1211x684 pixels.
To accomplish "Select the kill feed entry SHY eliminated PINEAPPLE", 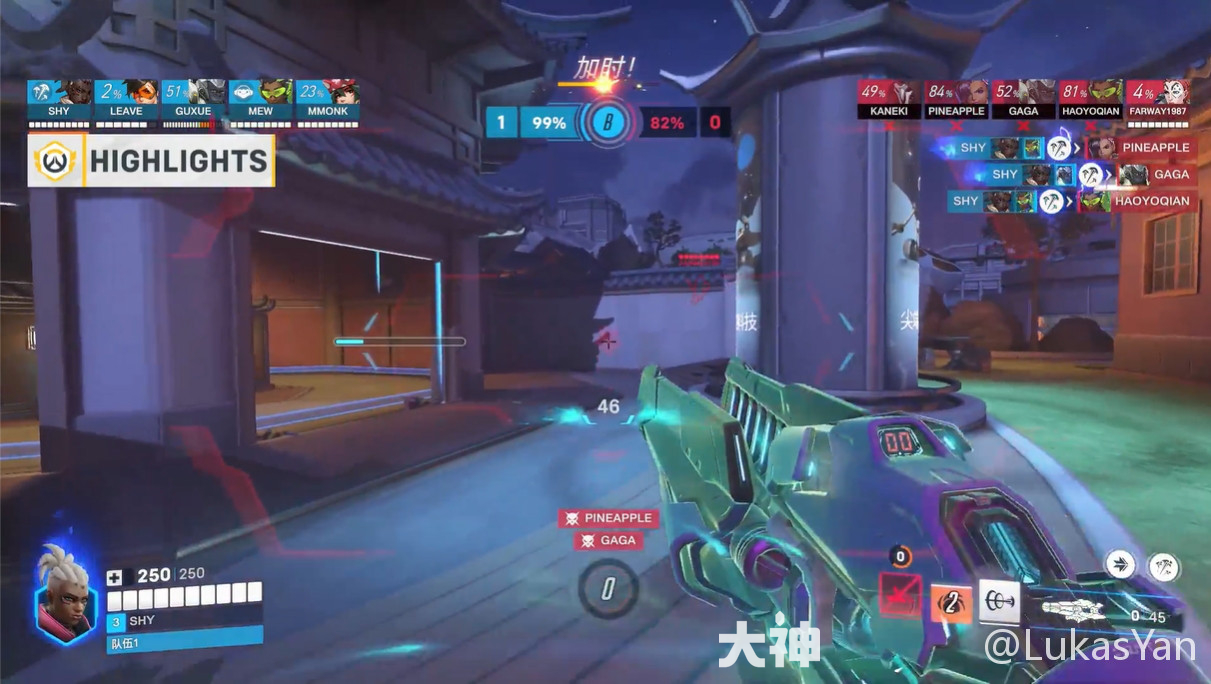I will pos(1071,148).
